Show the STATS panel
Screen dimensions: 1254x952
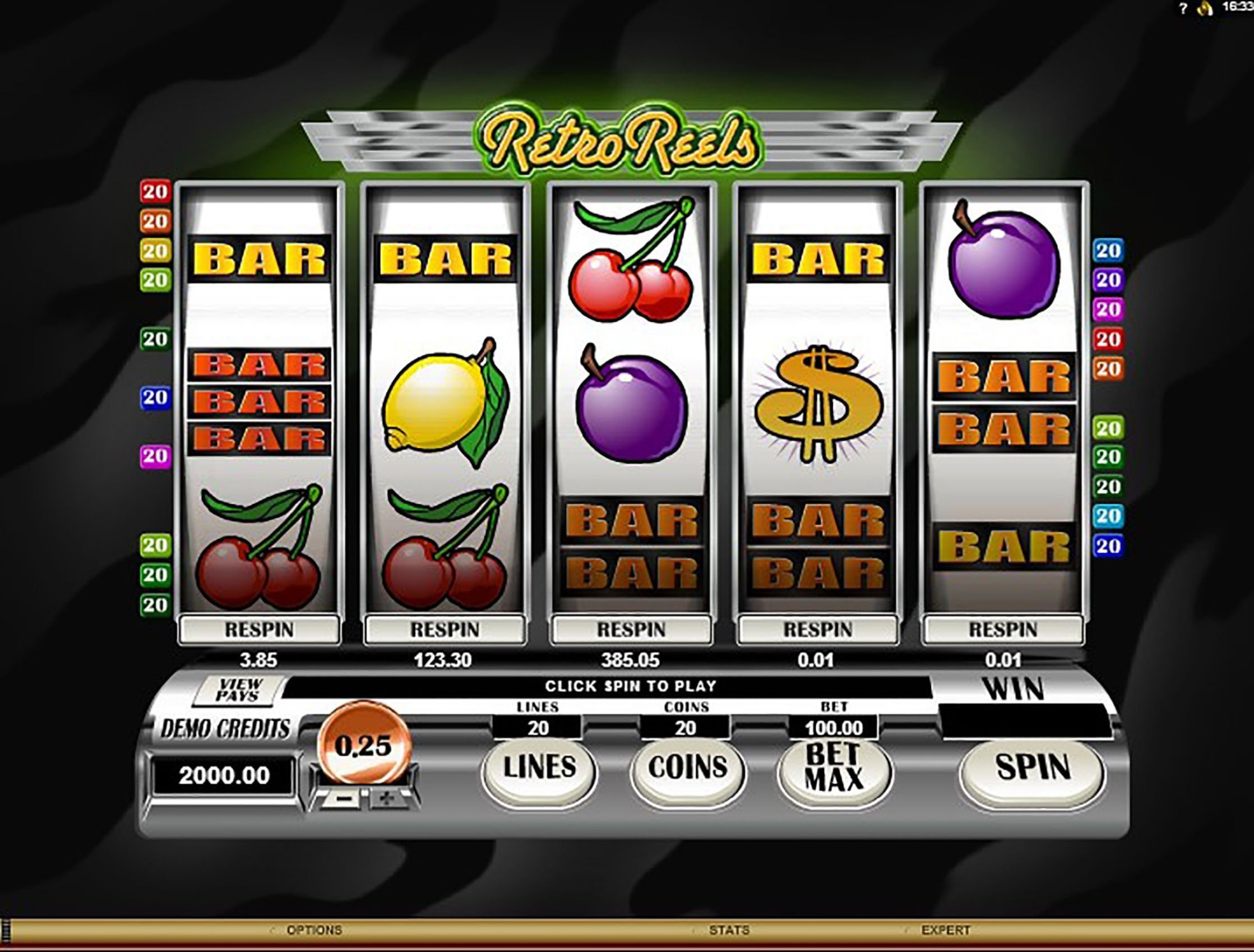point(729,931)
